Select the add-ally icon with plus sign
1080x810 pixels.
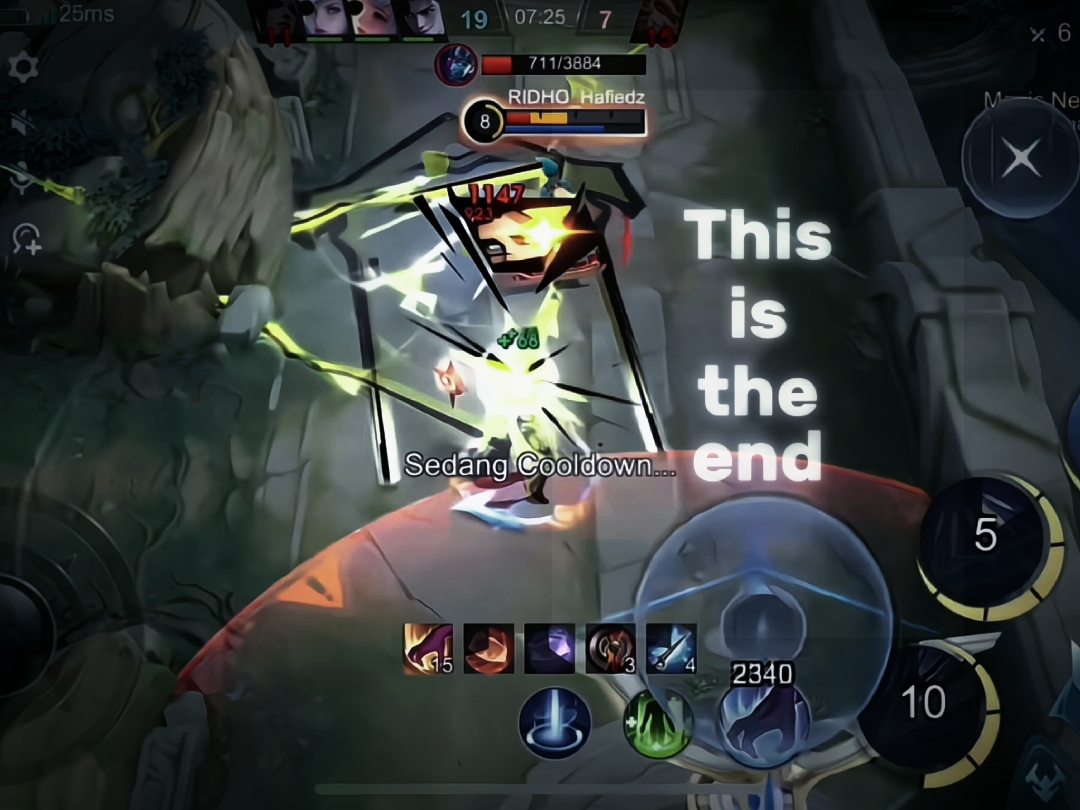(x=26, y=238)
